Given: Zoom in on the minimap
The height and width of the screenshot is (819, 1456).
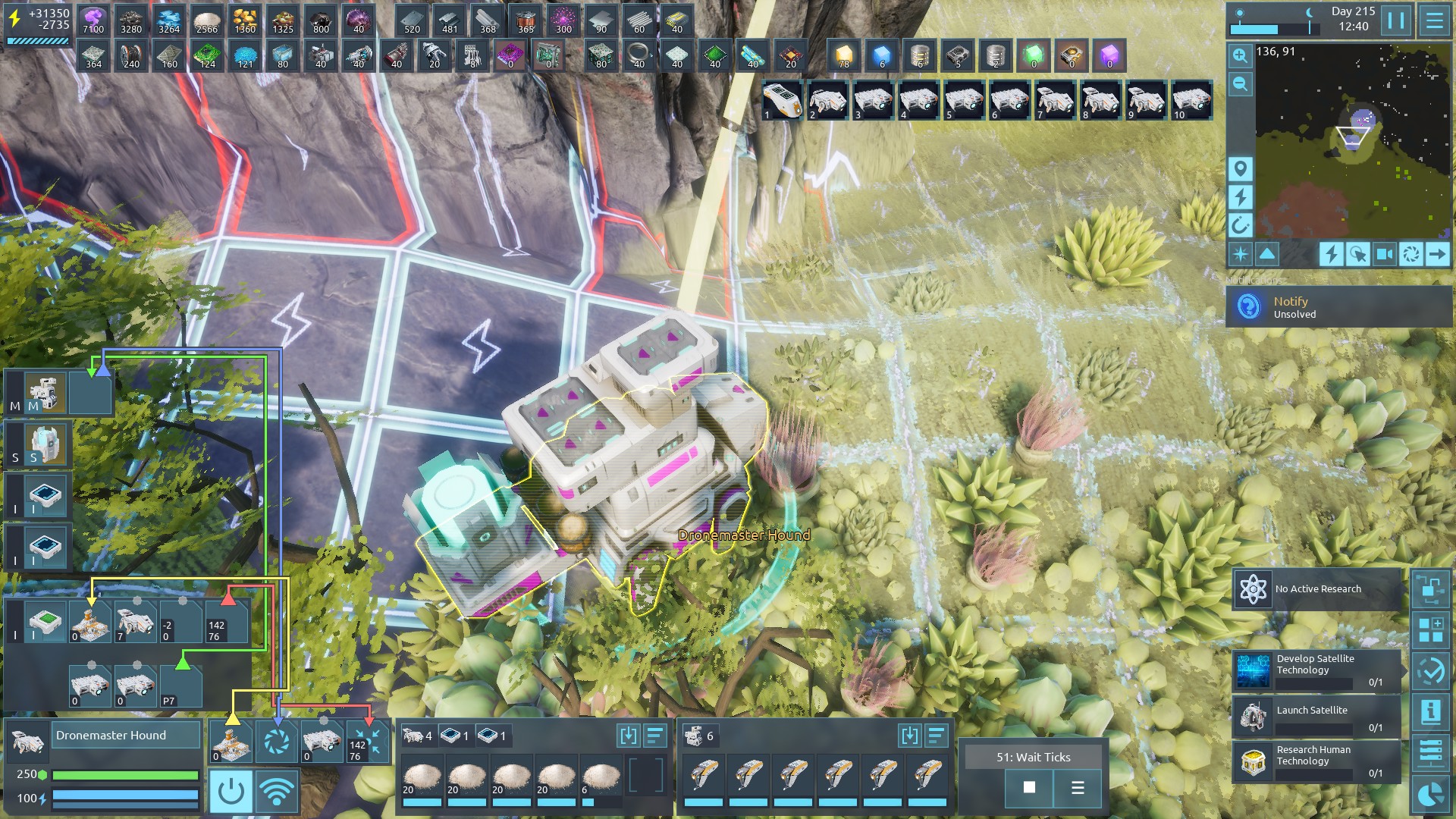Looking at the screenshot, I should pyautogui.click(x=1241, y=55).
